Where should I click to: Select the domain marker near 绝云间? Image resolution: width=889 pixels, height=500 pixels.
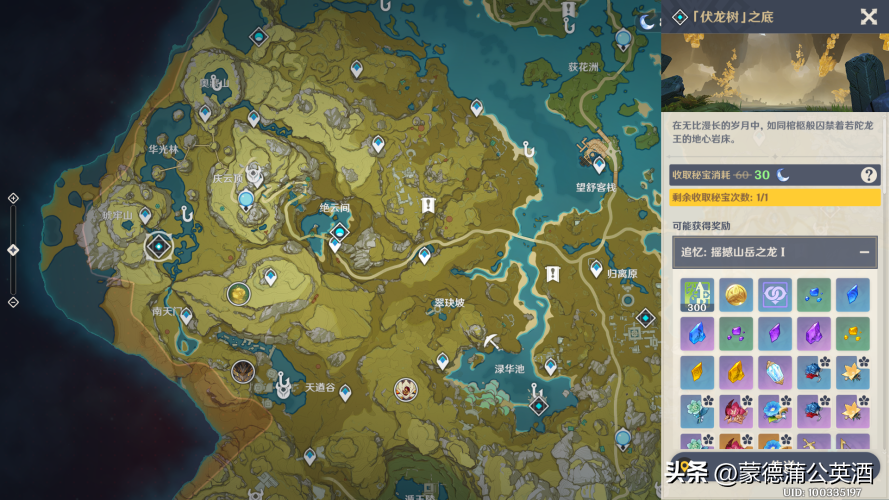point(340,232)
